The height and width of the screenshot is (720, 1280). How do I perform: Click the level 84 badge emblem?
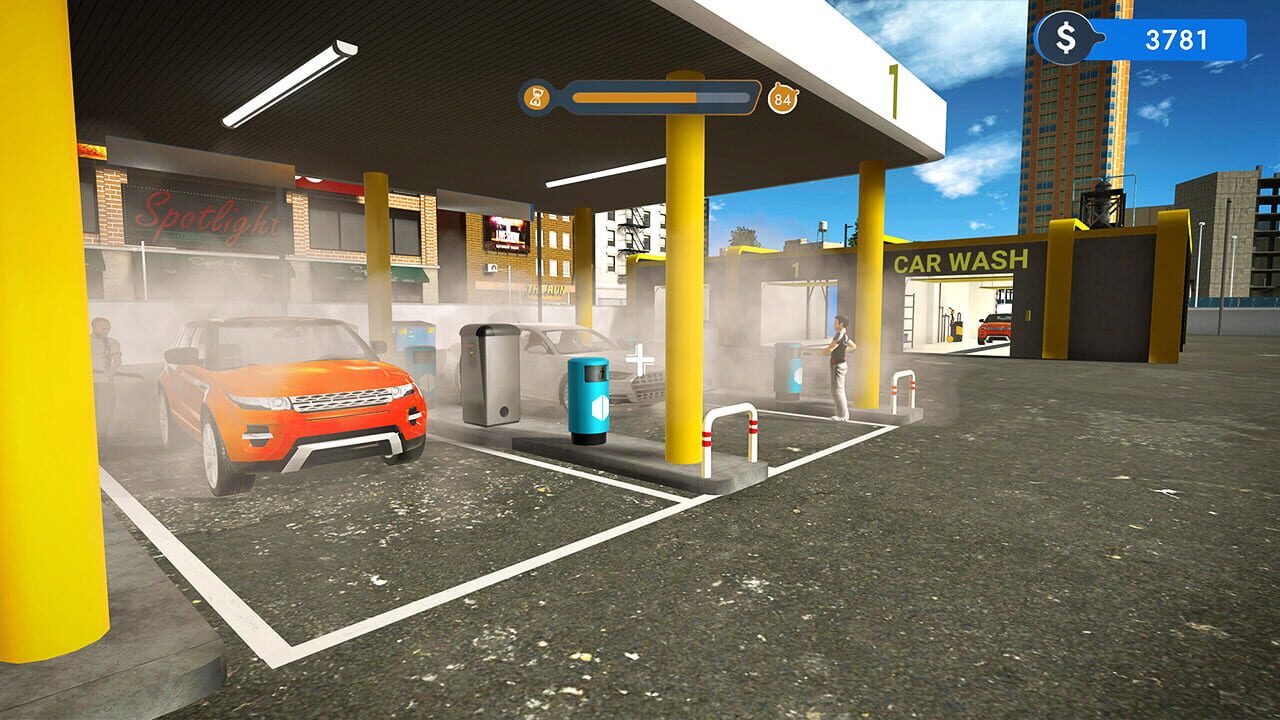784,97
